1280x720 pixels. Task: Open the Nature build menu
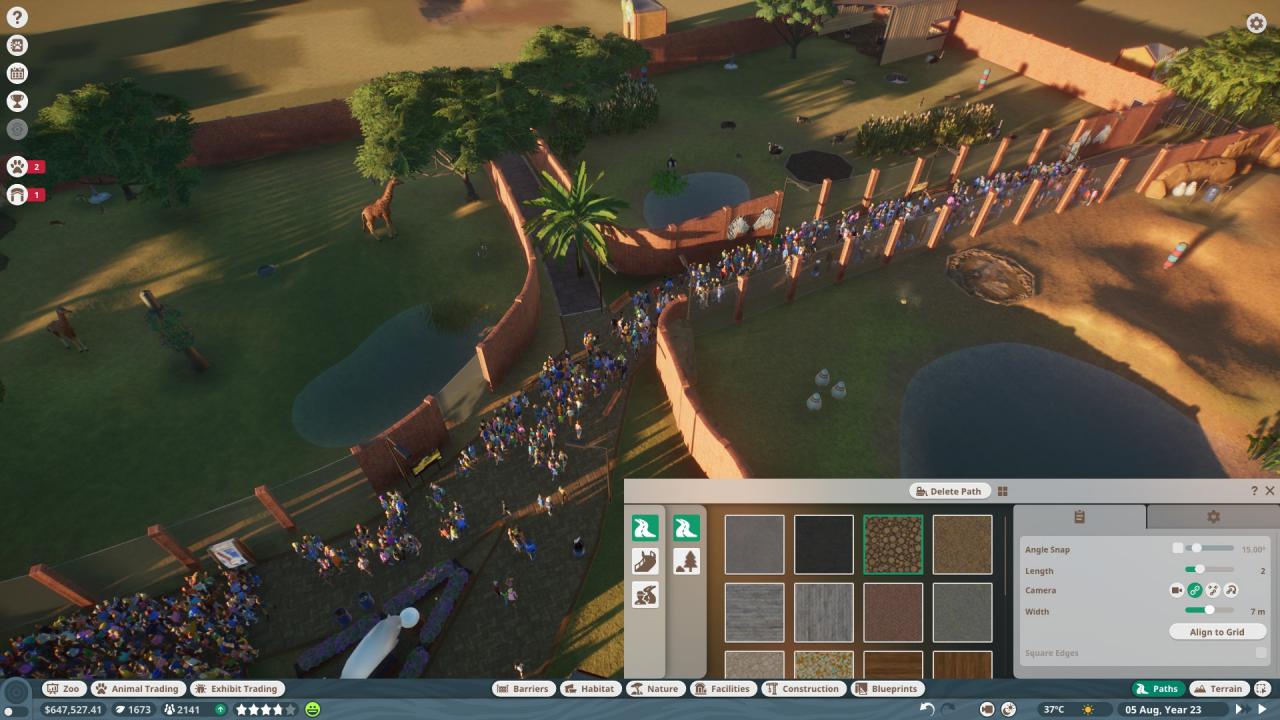(x=654, y=688)
